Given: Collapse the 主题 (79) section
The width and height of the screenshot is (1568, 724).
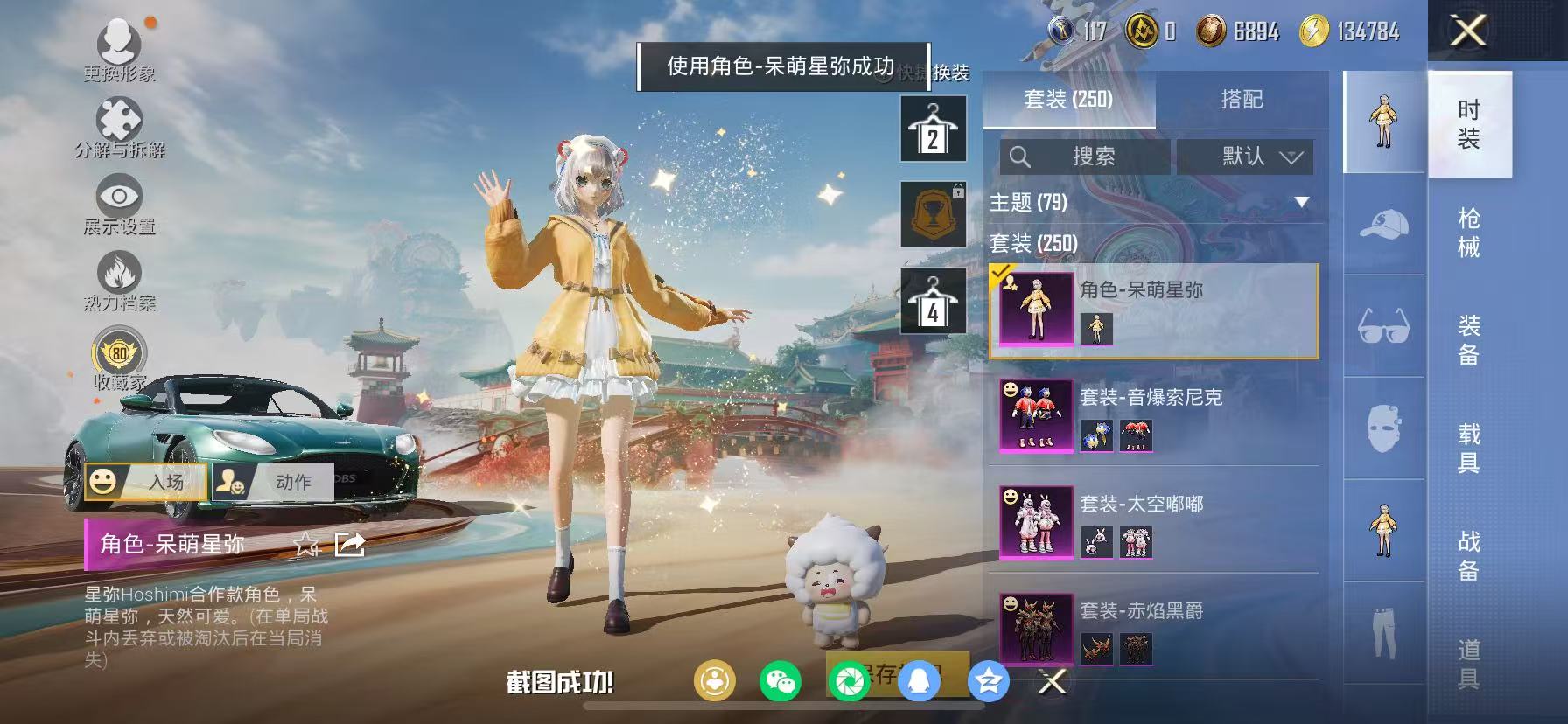Looking at the screenshot, I should click(1301, 203).
